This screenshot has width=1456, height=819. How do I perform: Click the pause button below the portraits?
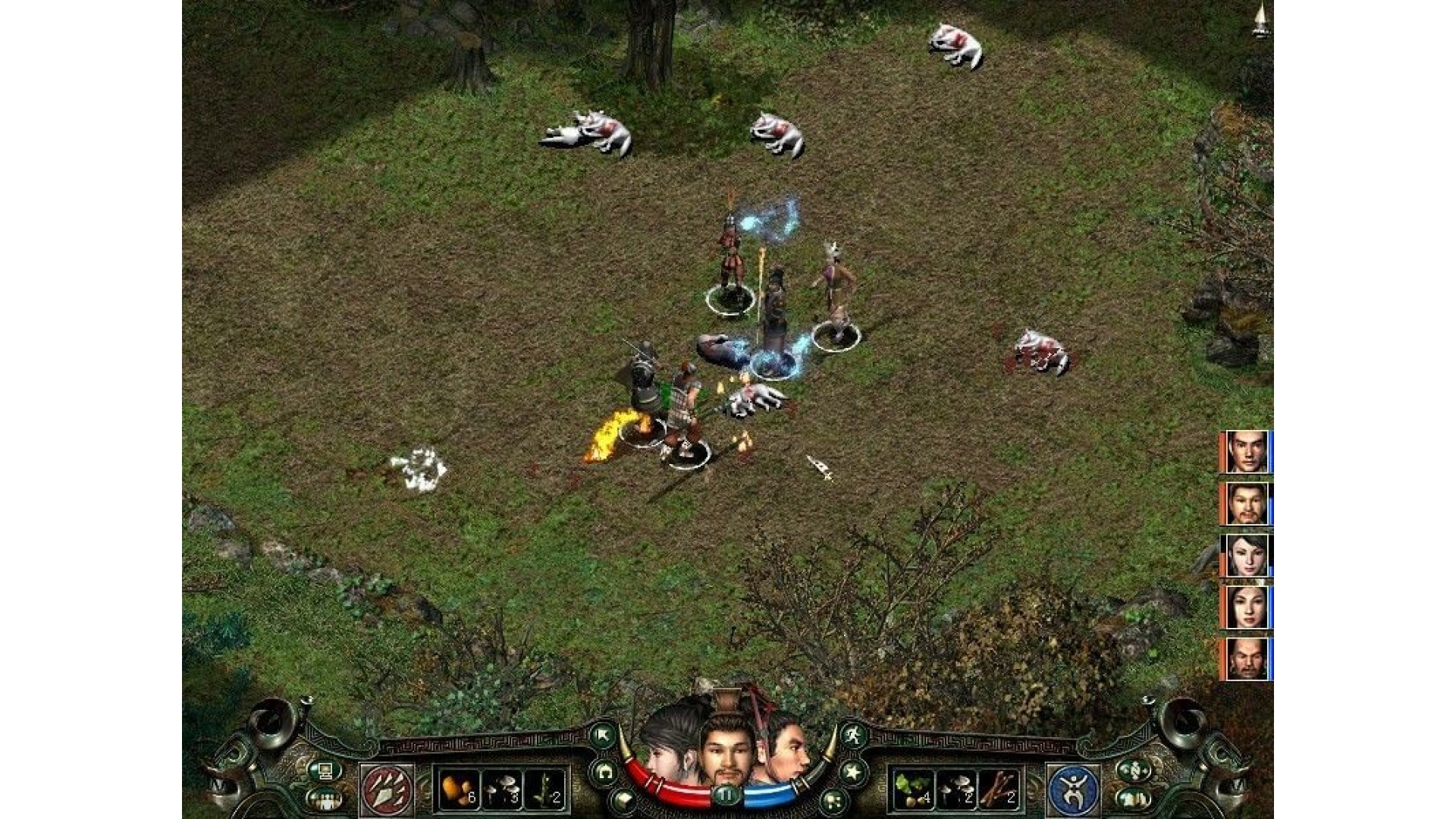tap(726, 795)
